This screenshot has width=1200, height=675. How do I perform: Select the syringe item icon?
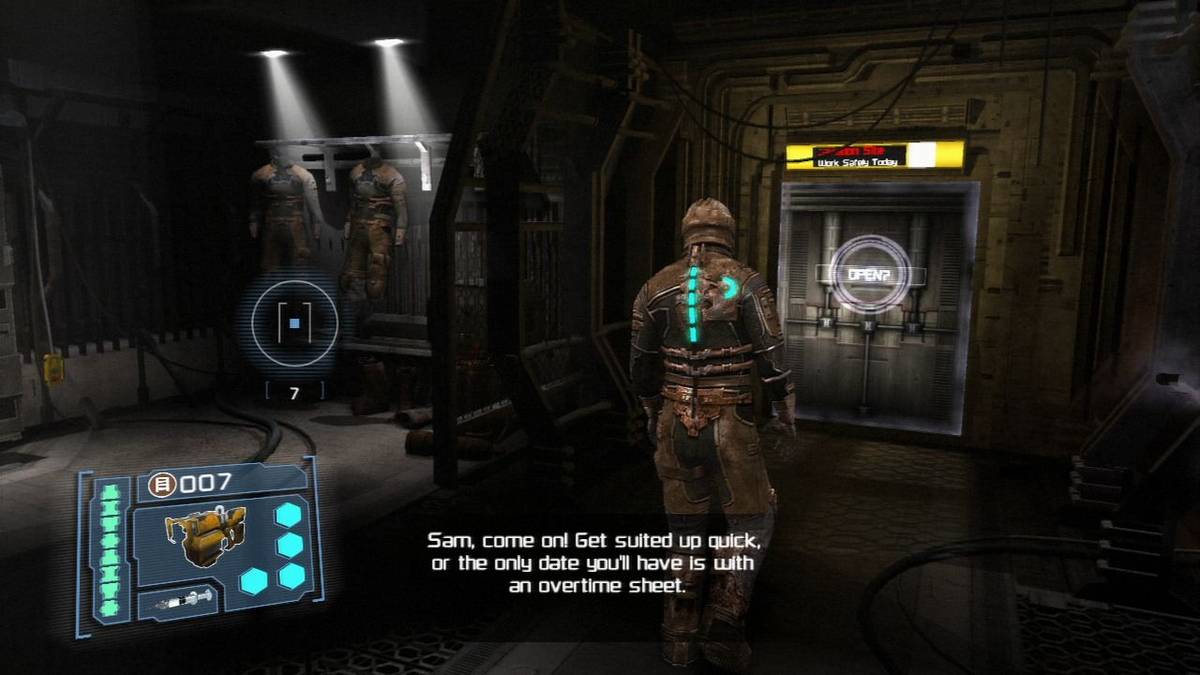tap(180, 601)
